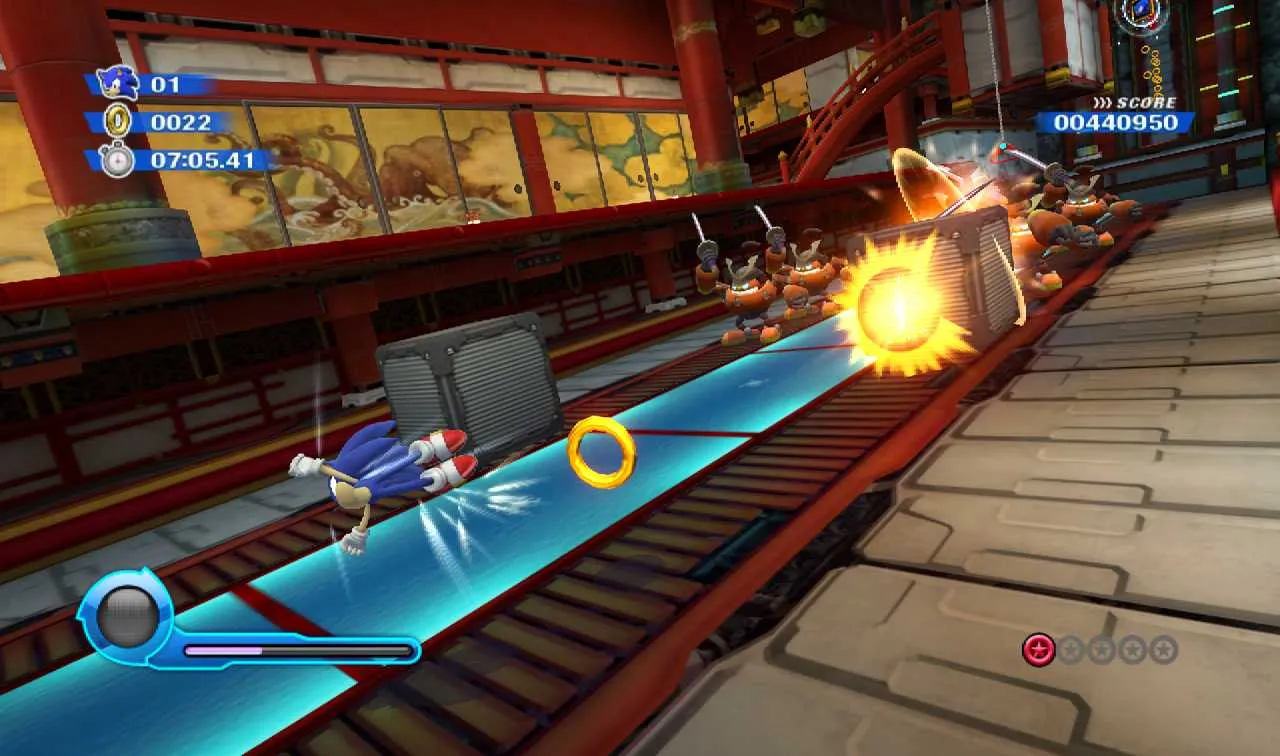Click the first gray star icon
Screen dimensions: 1280x756
pos(1069,648)
